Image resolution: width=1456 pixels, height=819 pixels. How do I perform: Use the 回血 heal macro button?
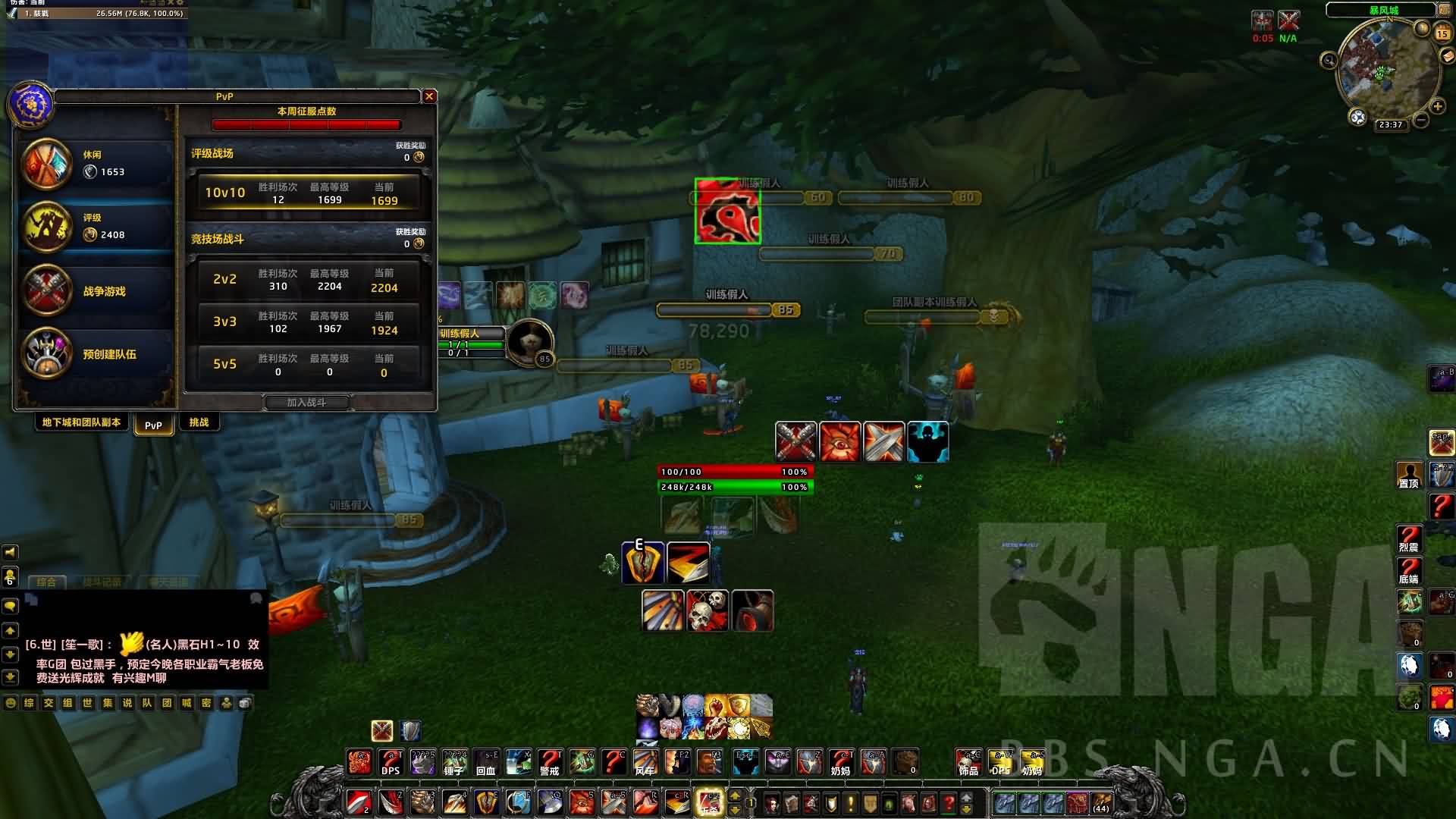tap(486, 761)
